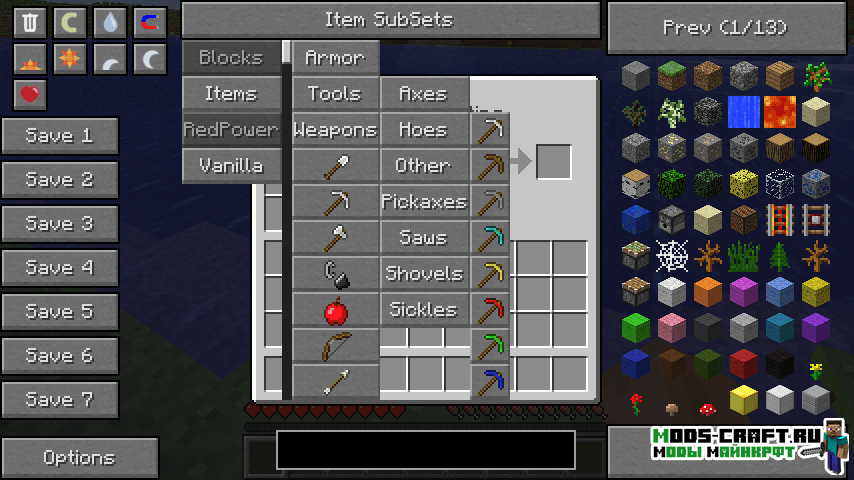This screenshot has width=854, height=480.
Task: Click the red heart heal button
Action: tap(30, 95)
